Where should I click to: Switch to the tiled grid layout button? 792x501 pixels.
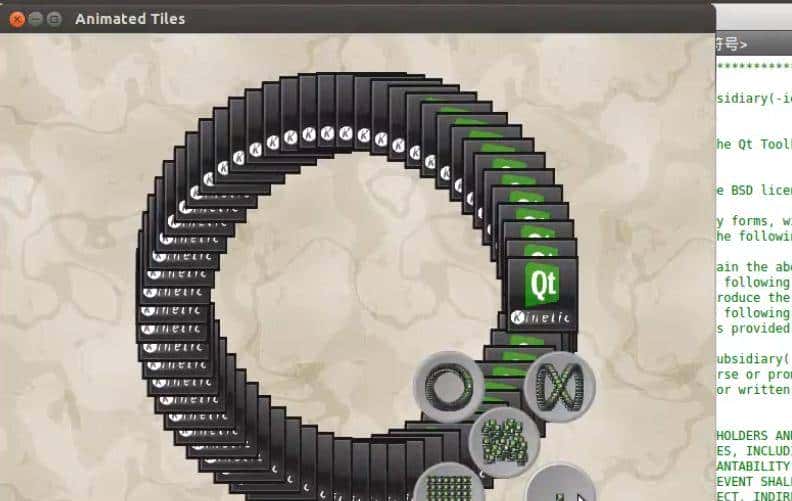(449, 486)
